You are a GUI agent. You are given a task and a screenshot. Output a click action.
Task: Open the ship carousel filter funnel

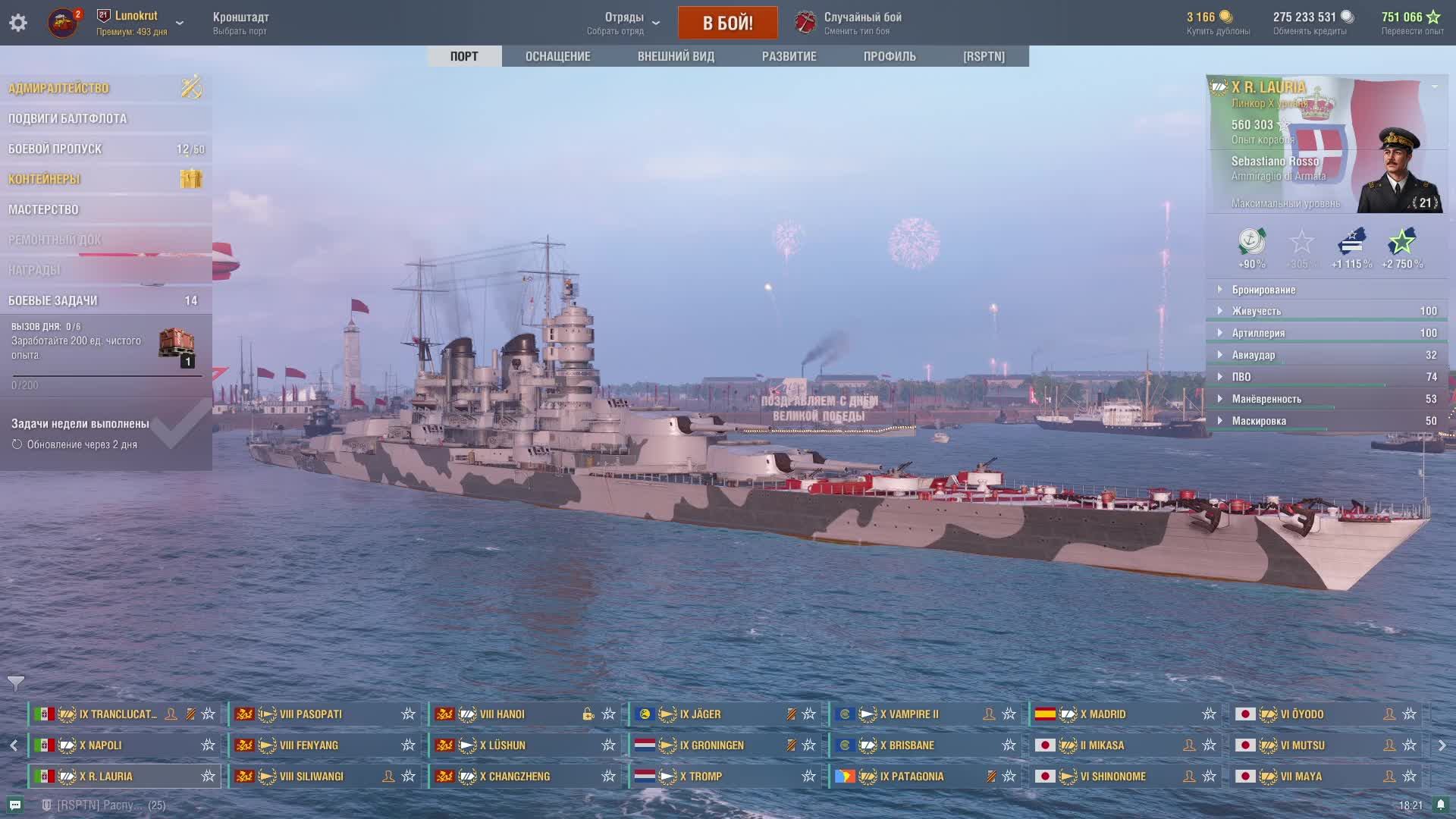tap(16, 683)
